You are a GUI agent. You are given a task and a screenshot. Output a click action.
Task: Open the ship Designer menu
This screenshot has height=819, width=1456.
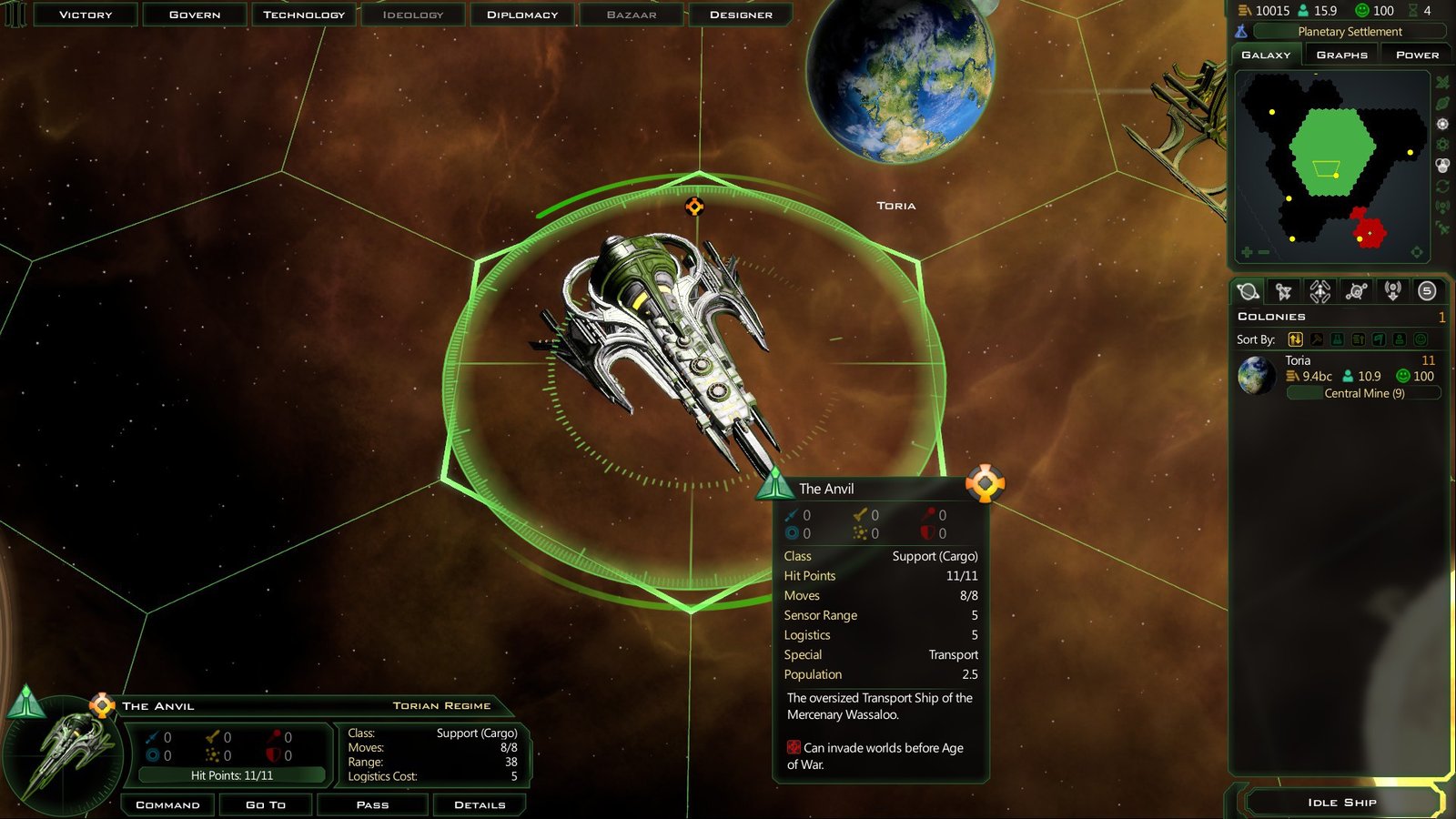[x=741, y=15]
